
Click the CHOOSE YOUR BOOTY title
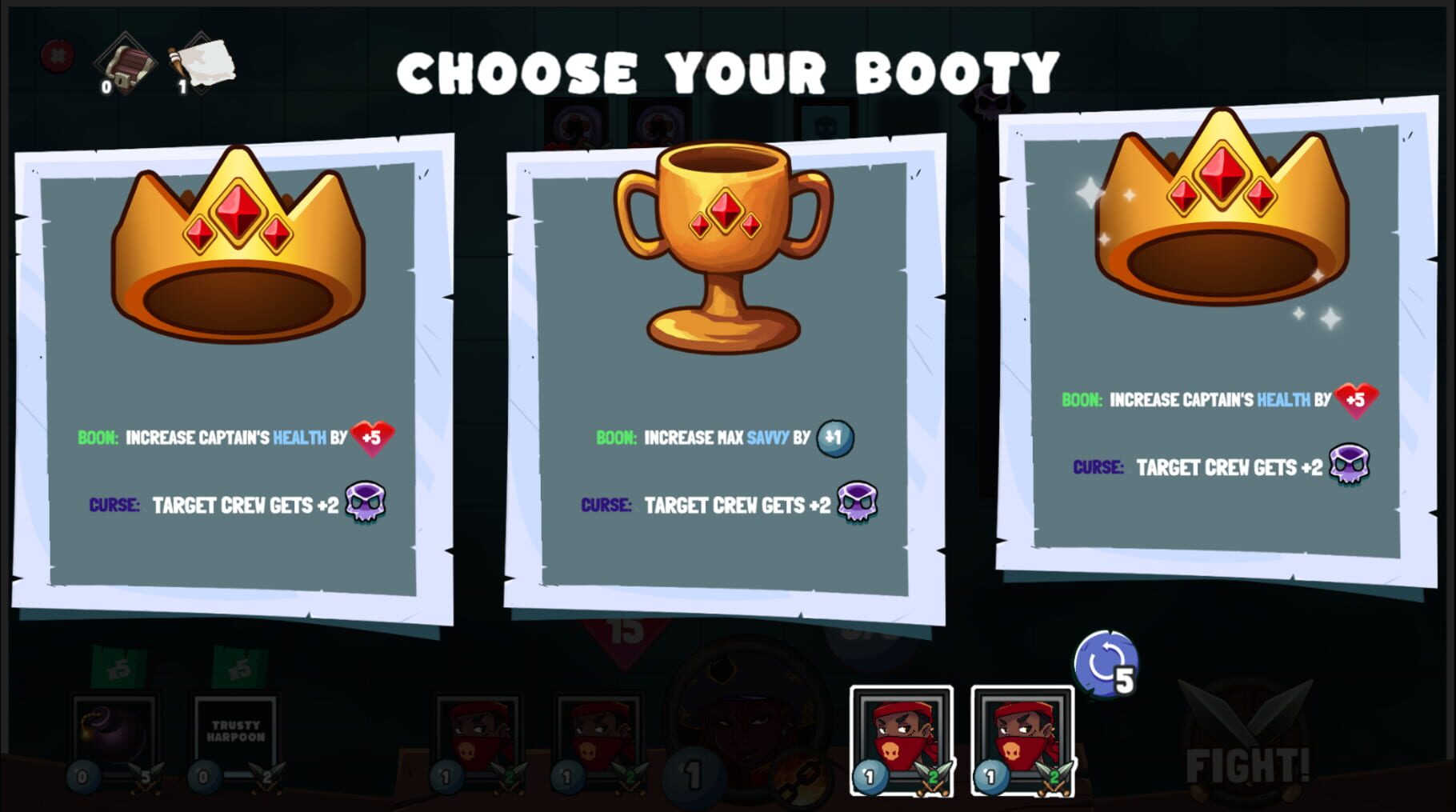(728, 72)
